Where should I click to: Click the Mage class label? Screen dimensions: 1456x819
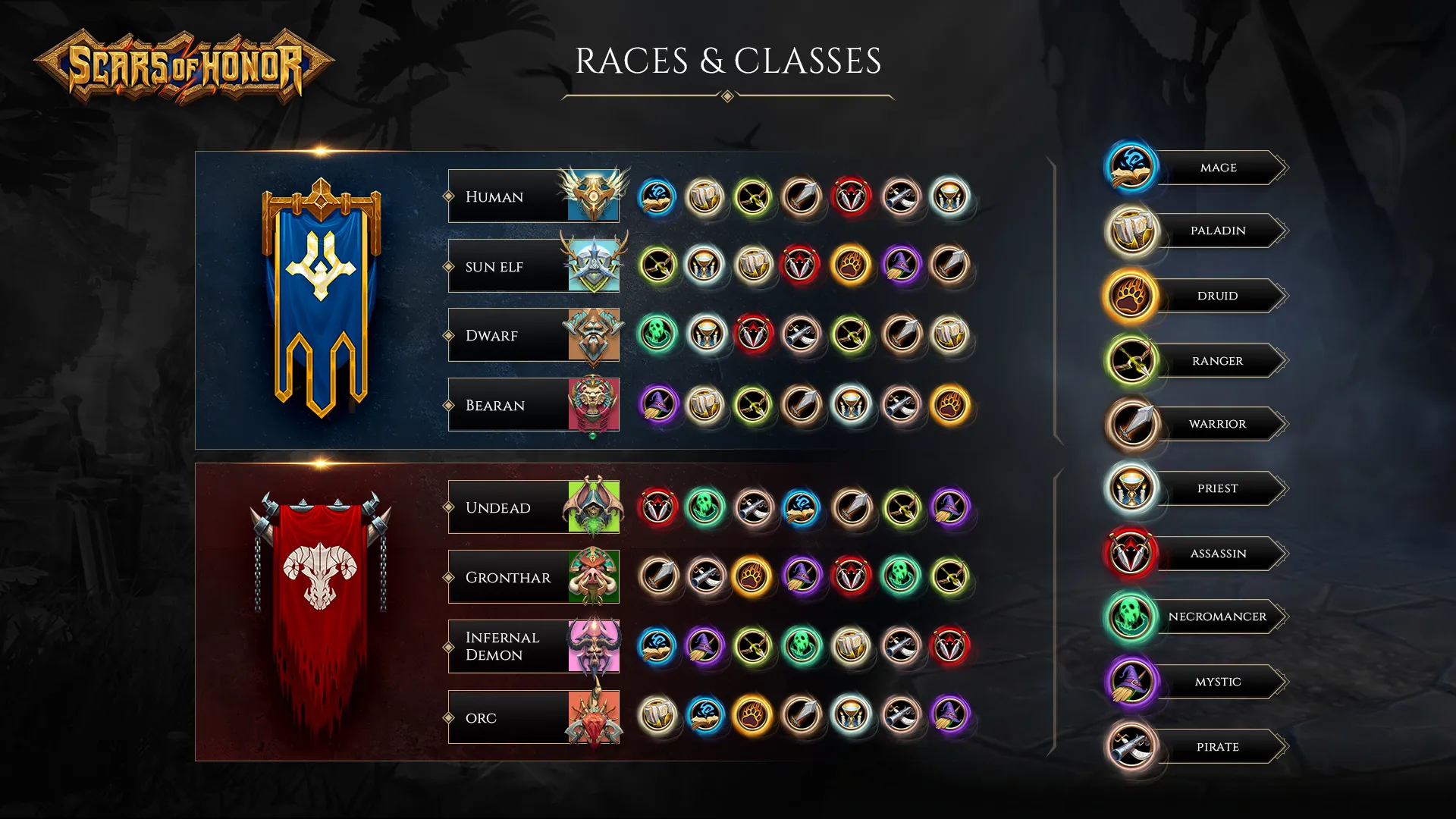(1218, 168)
